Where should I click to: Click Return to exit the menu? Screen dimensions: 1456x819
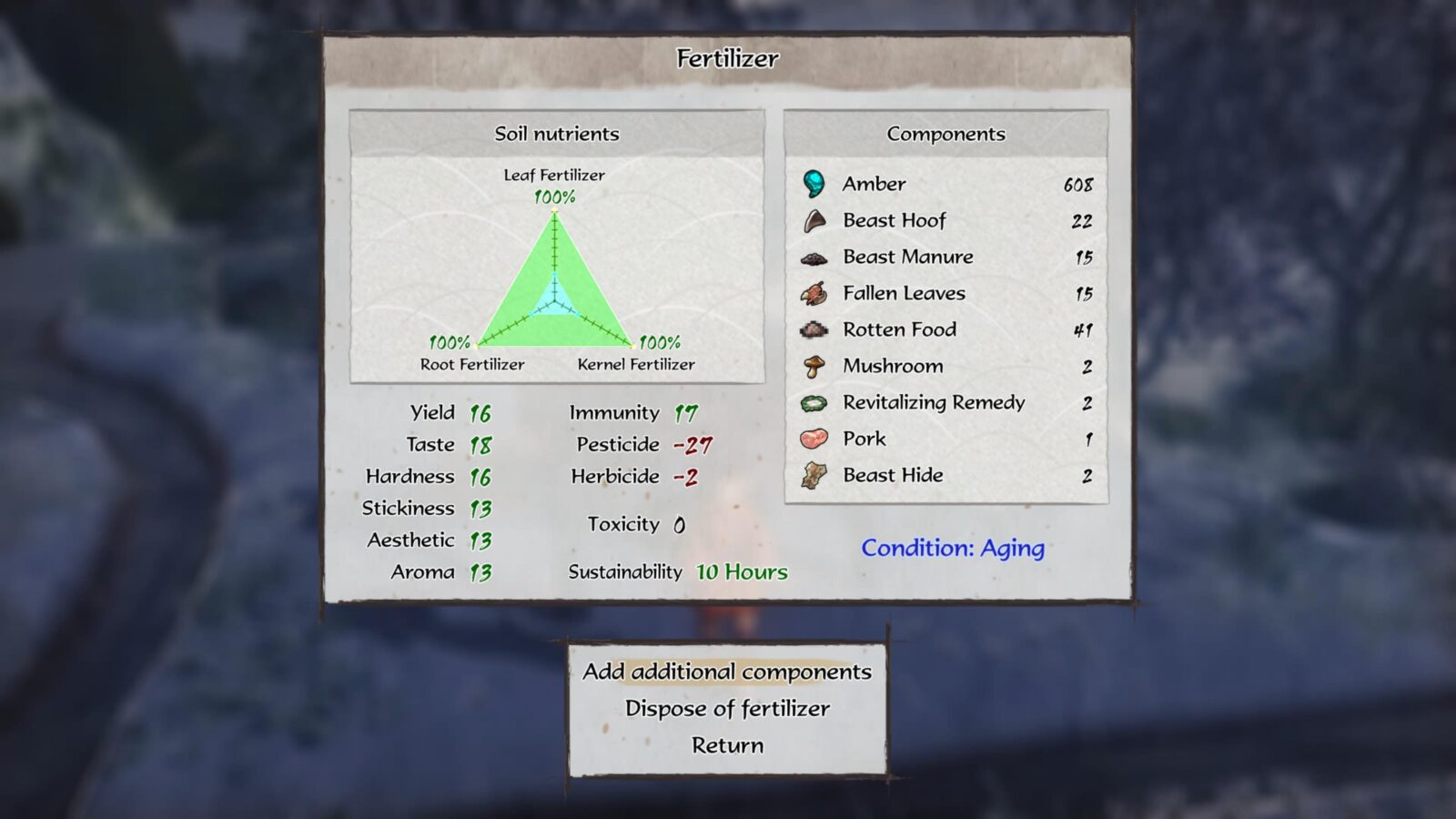pyautogui.click(x=727, y=745)
